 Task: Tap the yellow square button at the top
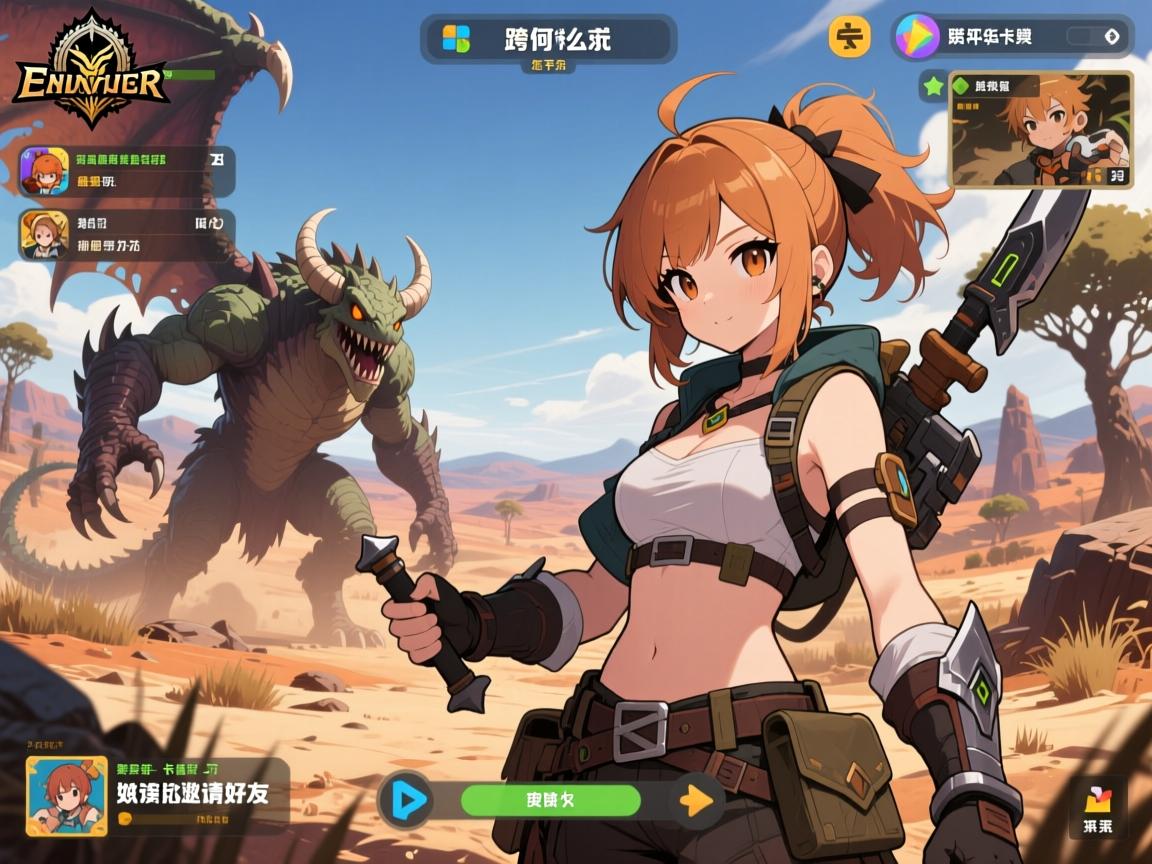pos(849,36)
